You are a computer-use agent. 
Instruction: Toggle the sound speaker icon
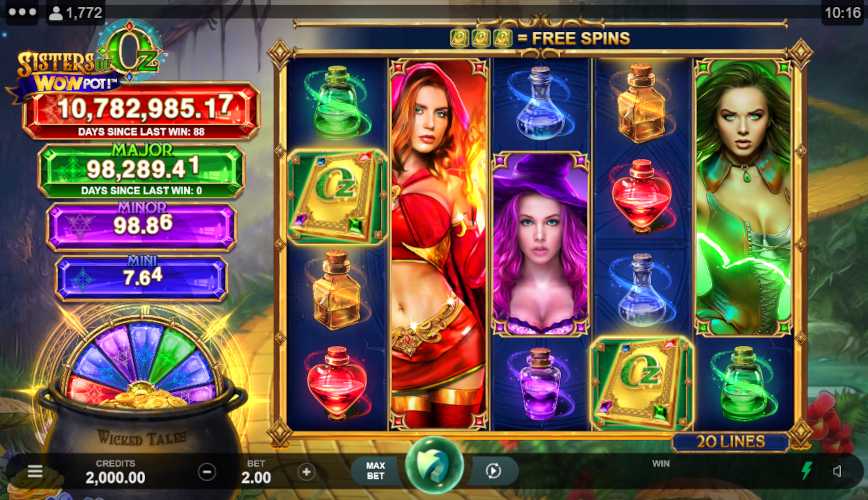838,471
